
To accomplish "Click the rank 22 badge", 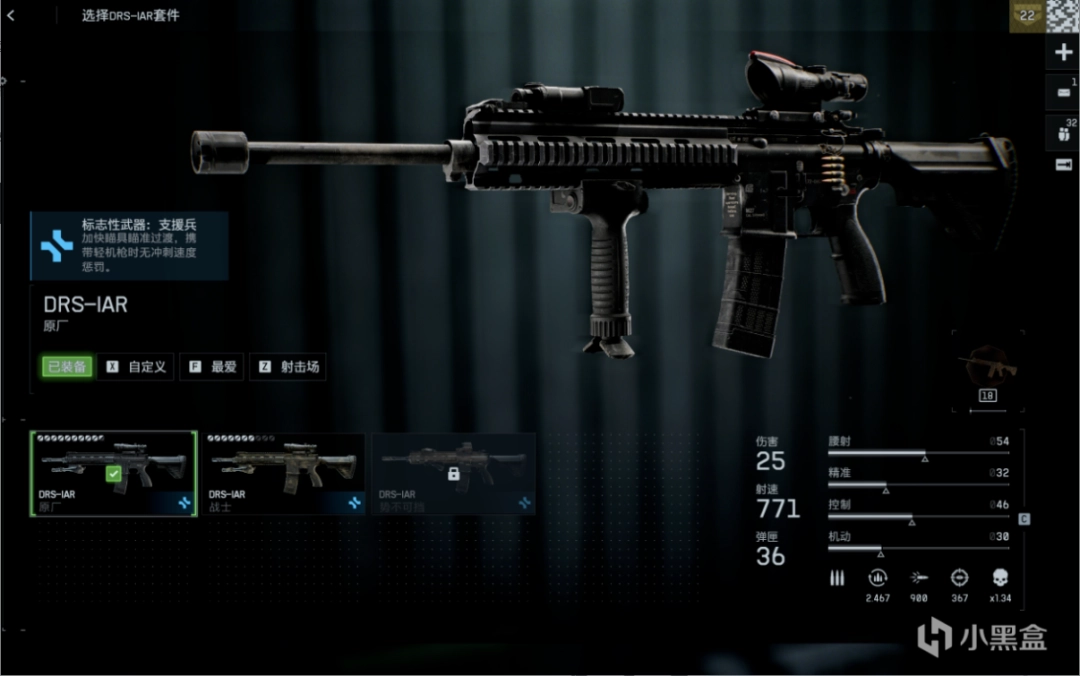I will coord(1025,16).
